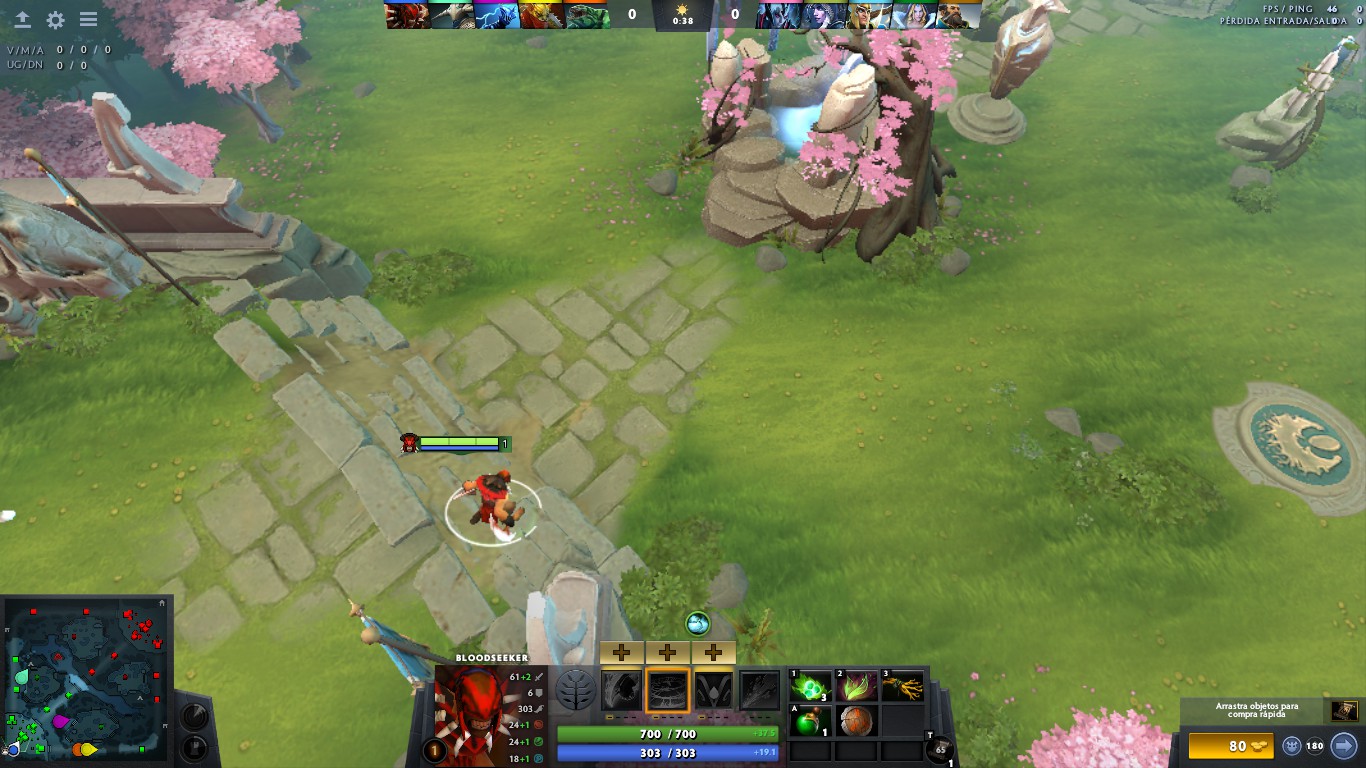The height and width of the screenshot is (768, 1366).
Task: Open the settings gear menu
Action: 55,20
